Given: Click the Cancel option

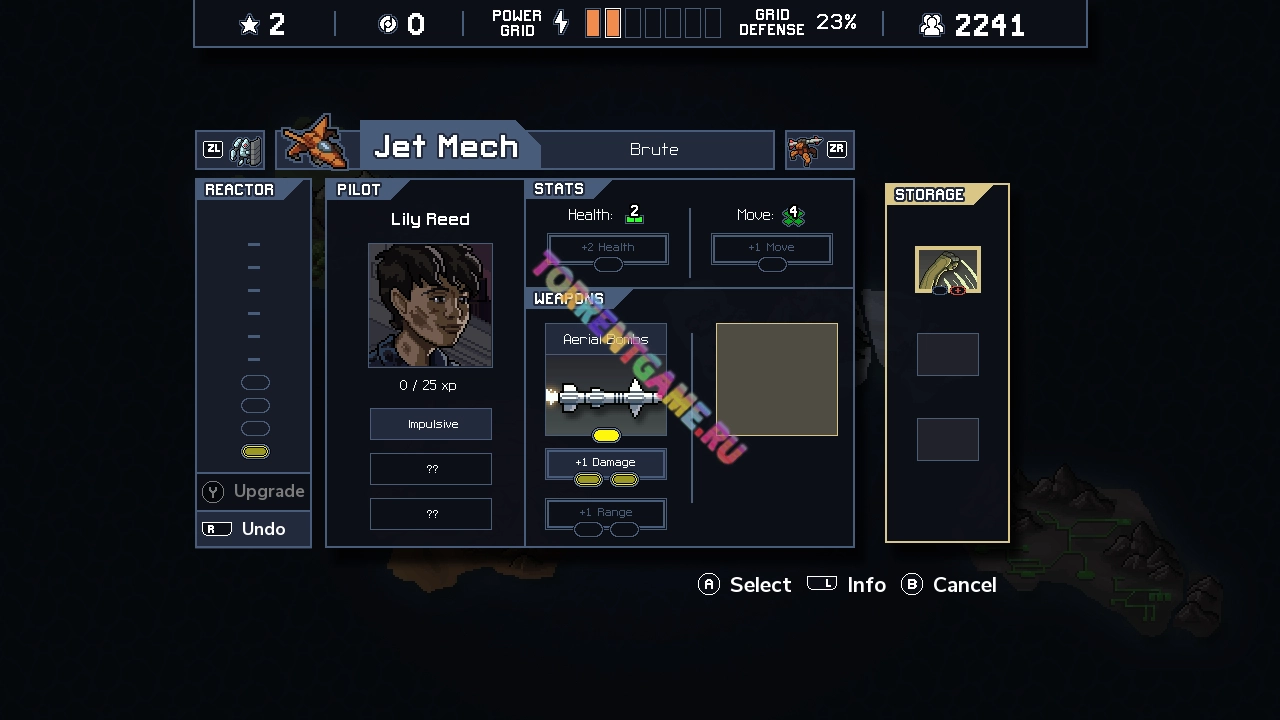Looking at the screenshot, I should [950, 585].
